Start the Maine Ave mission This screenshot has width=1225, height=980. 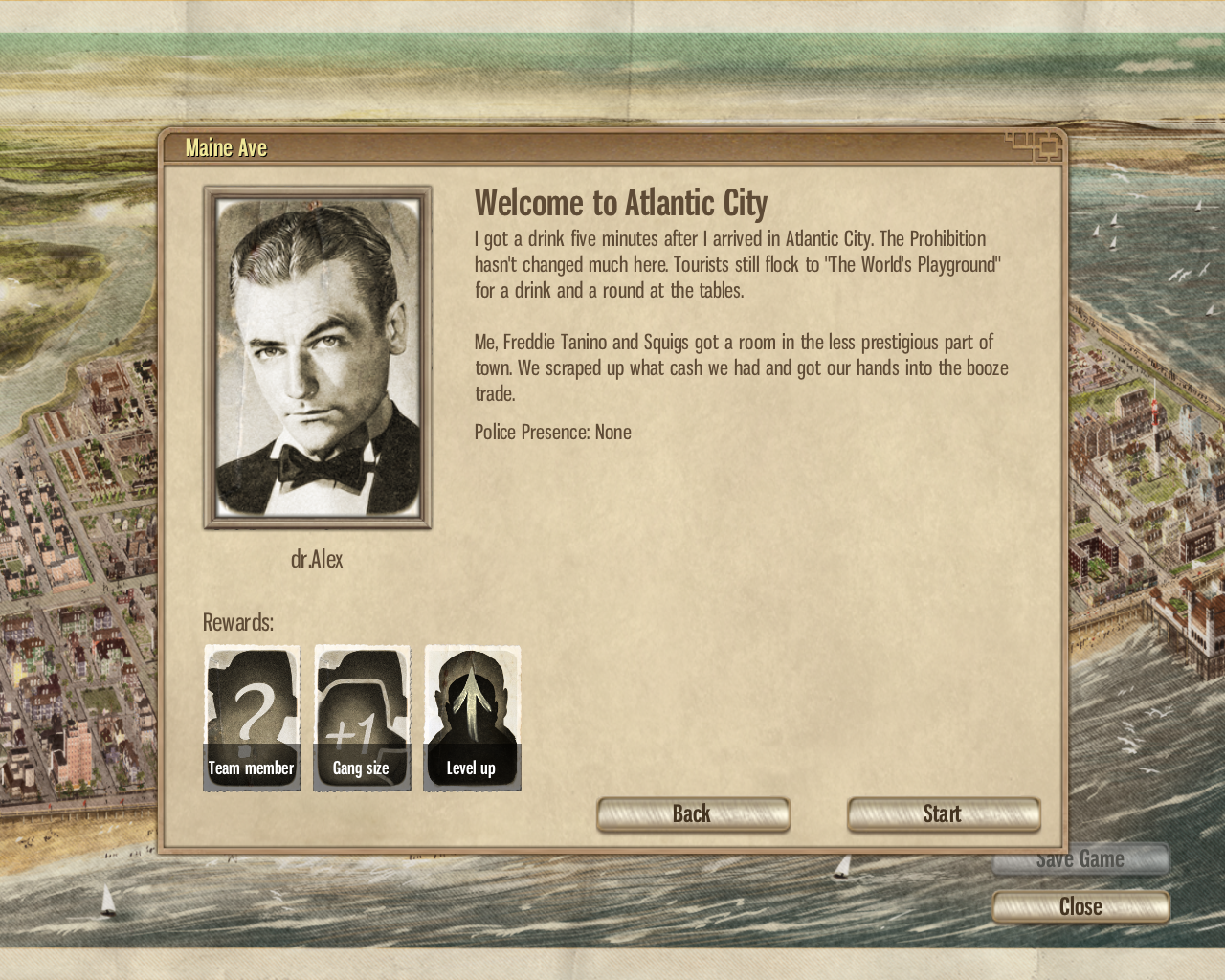tap(943, 814)
